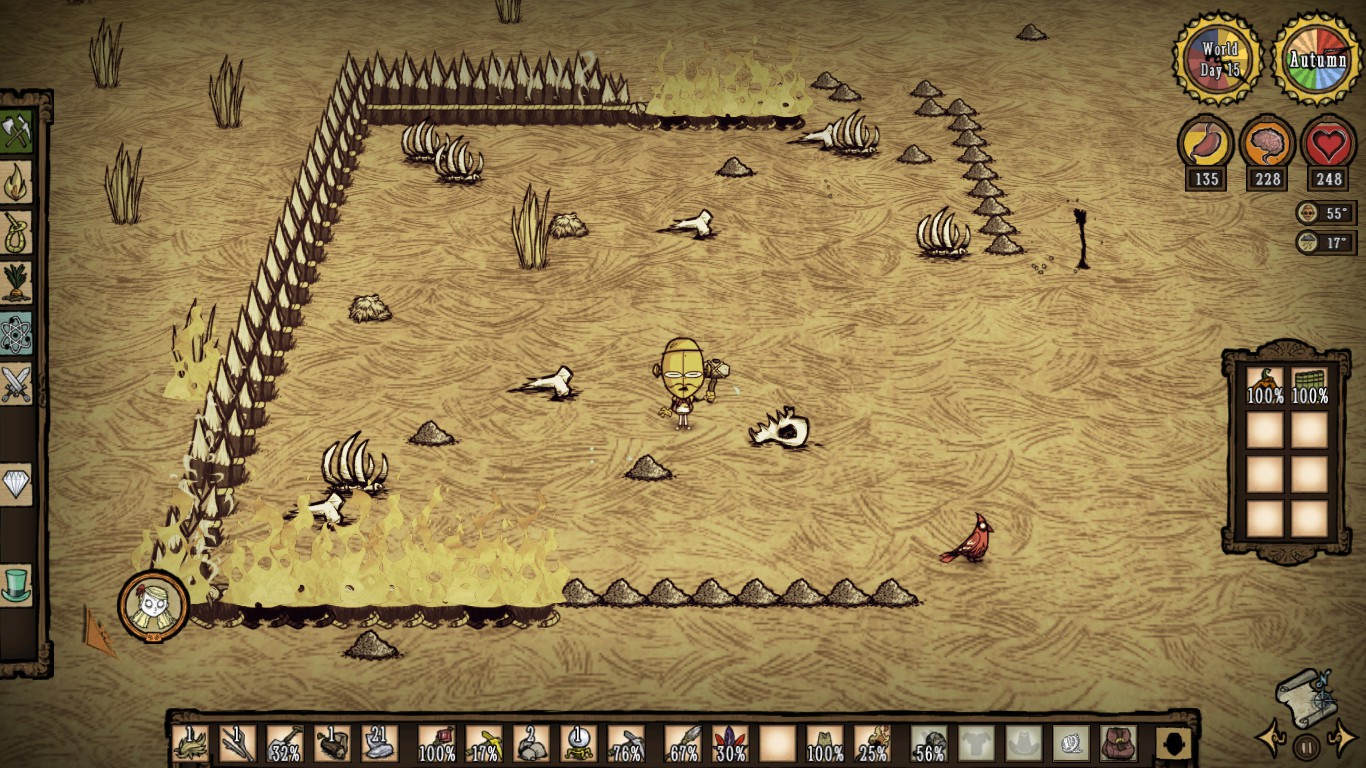
Task: Open the Fight crossed-swords crafting tab
Action: [x=16, y=384]
